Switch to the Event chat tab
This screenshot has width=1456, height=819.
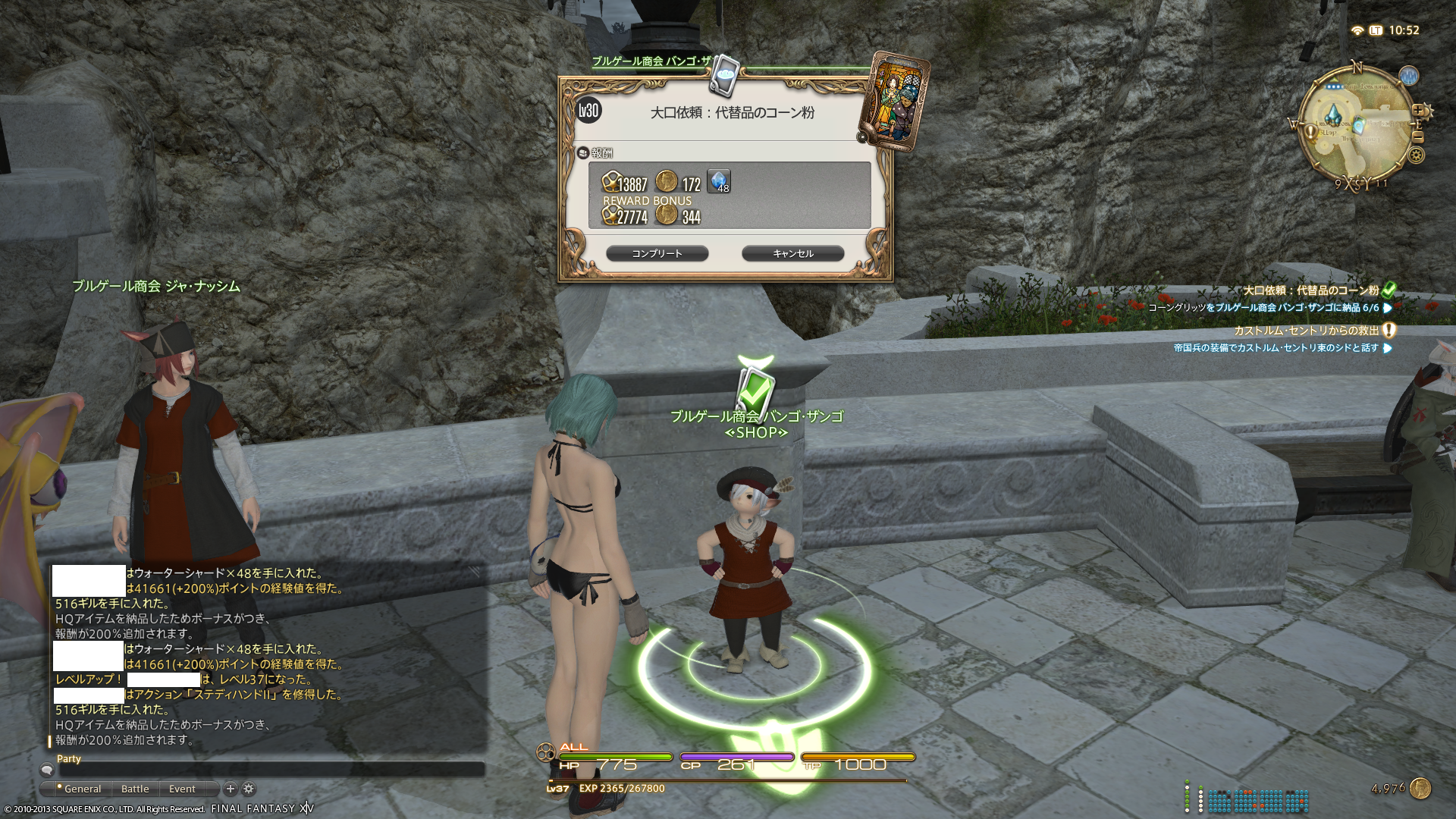182,789
